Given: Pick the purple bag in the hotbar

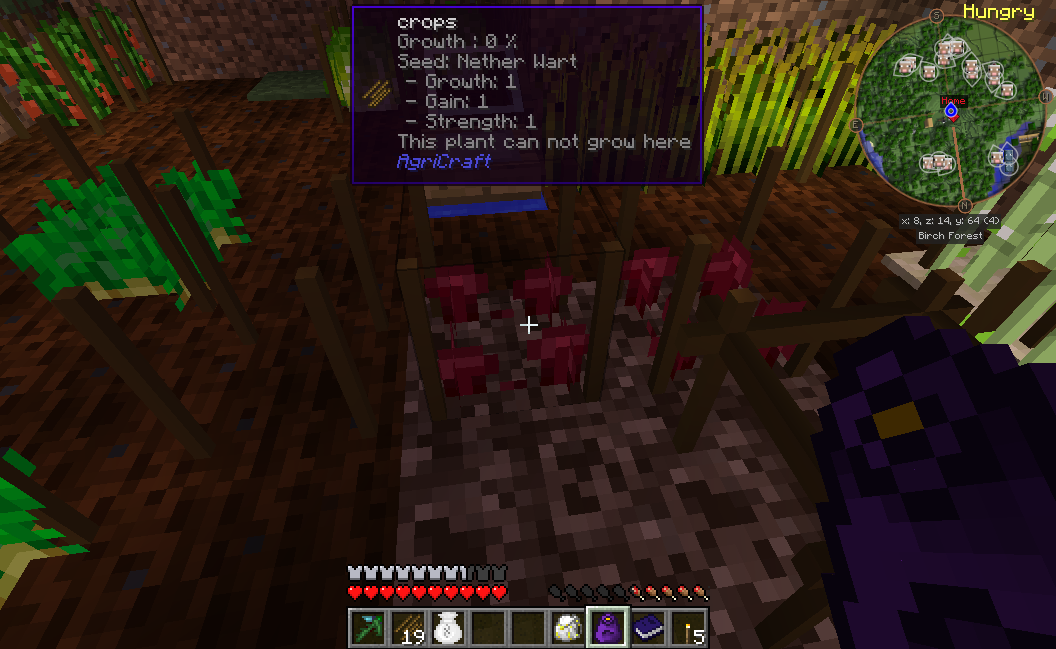Looking at the screenshot, I should tap(608, 628).
